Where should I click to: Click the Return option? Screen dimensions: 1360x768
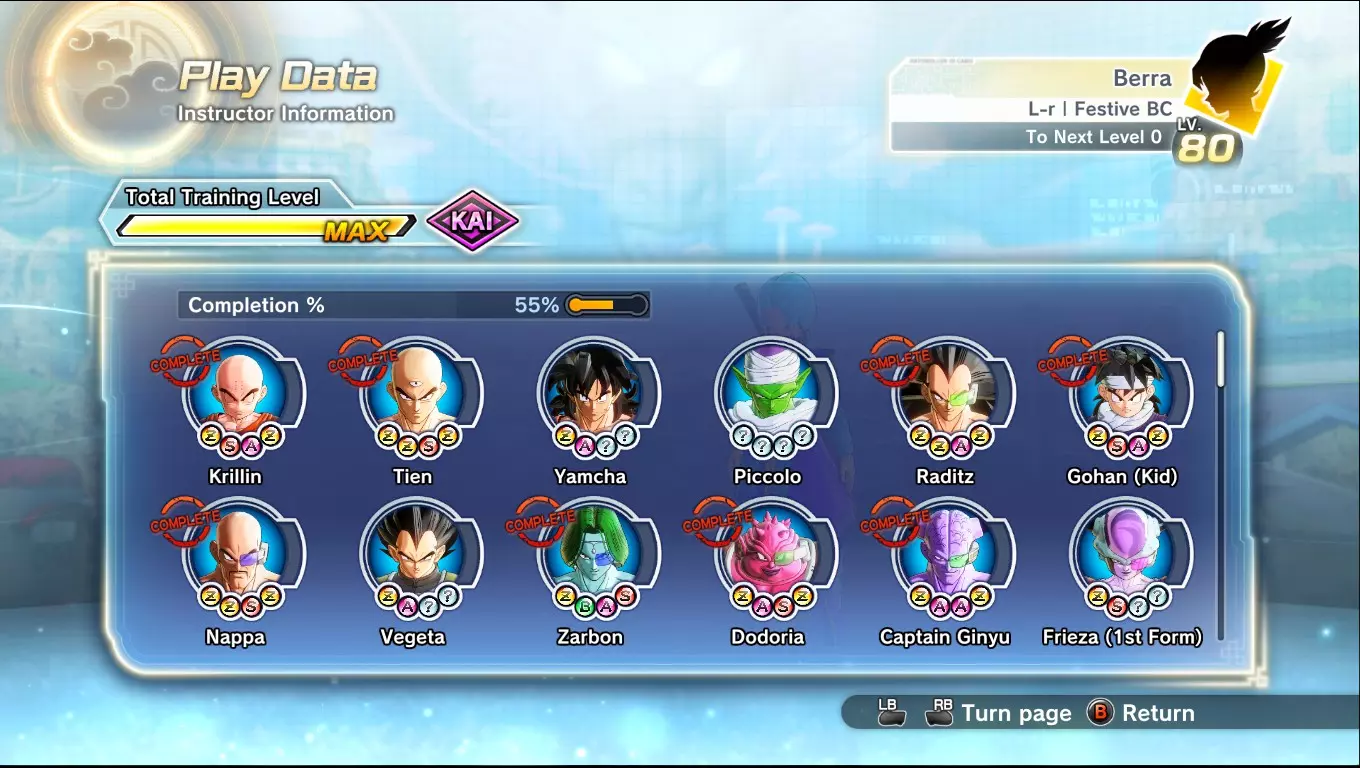coord(1146,713)
